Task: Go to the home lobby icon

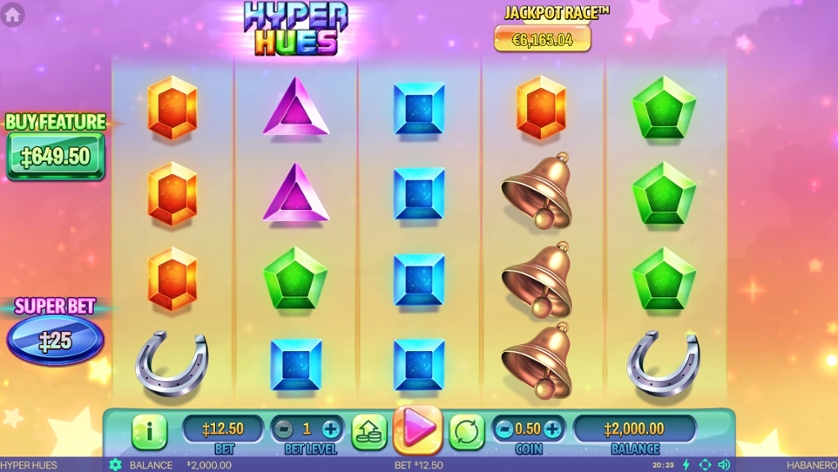Action: tap(13, 14)
